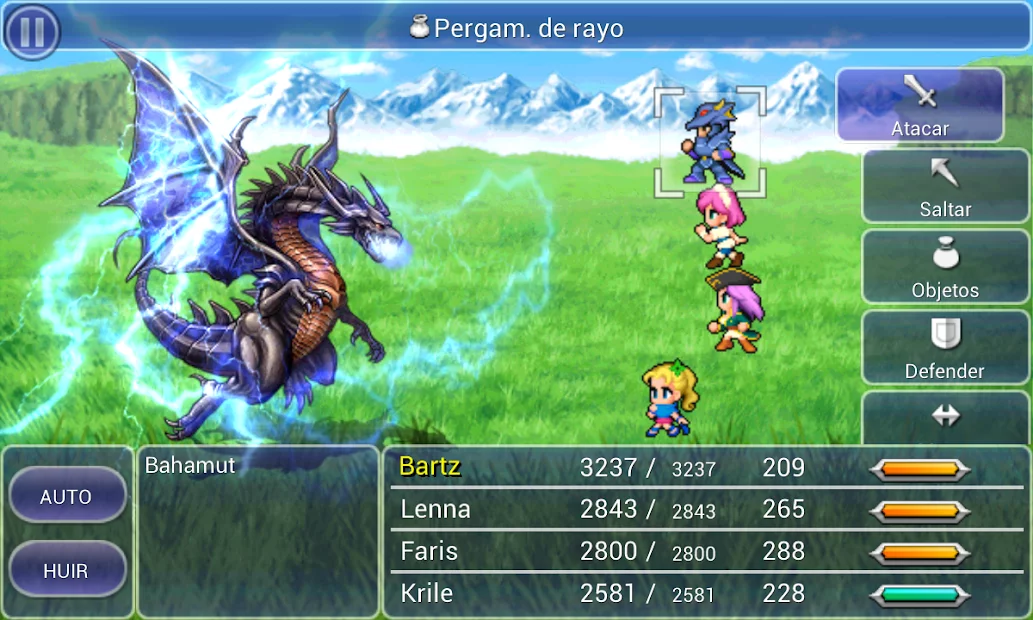The height and width of the screenshot is (620, 1033).
Task: Pause the battle with the pause button
Action: click(32, 31)
